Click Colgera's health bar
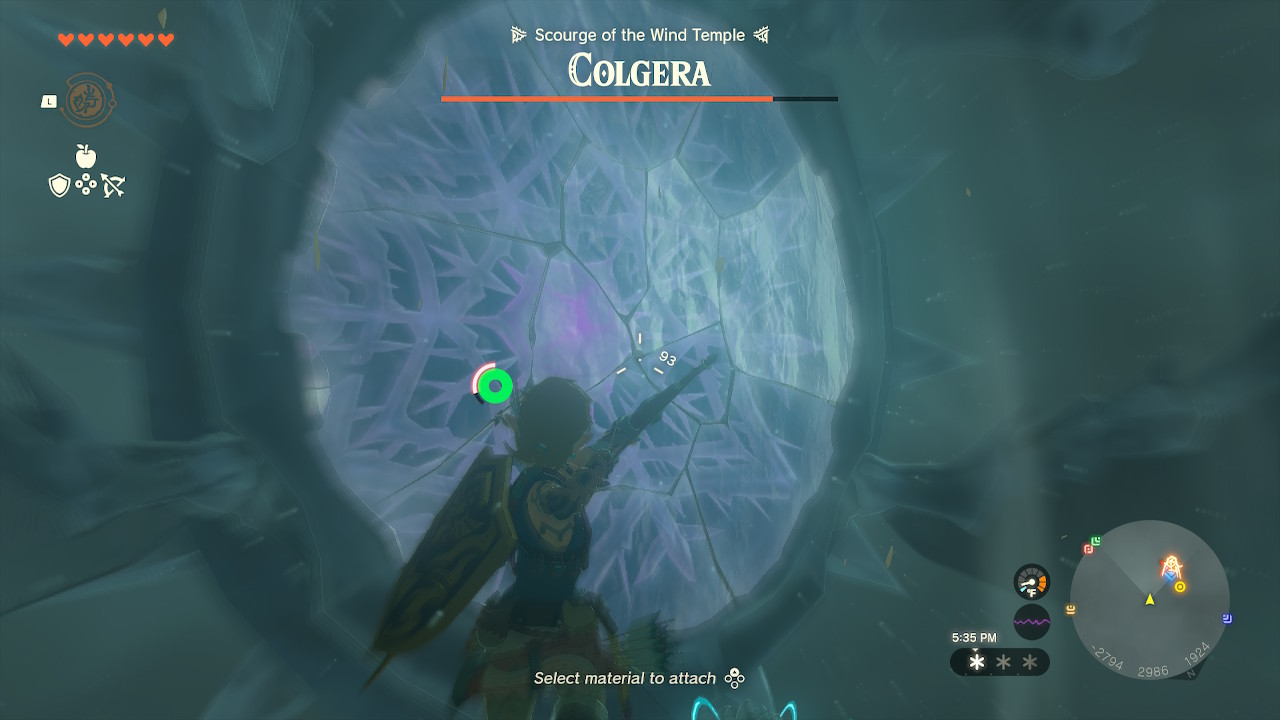The width and height of the screenshot is (1280, 720). 639,99
